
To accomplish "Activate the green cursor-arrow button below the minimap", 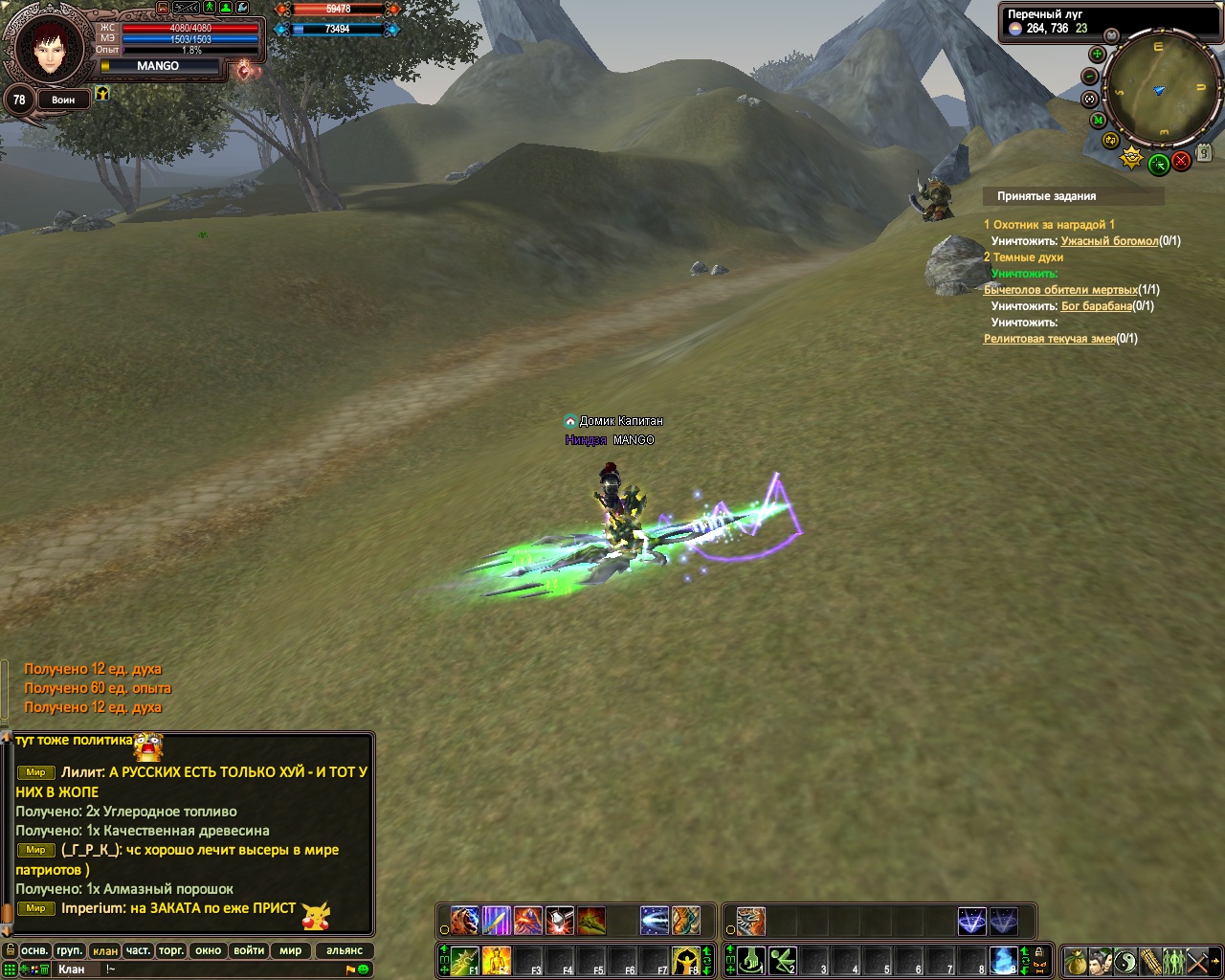I will click(x=1158, y=164).
